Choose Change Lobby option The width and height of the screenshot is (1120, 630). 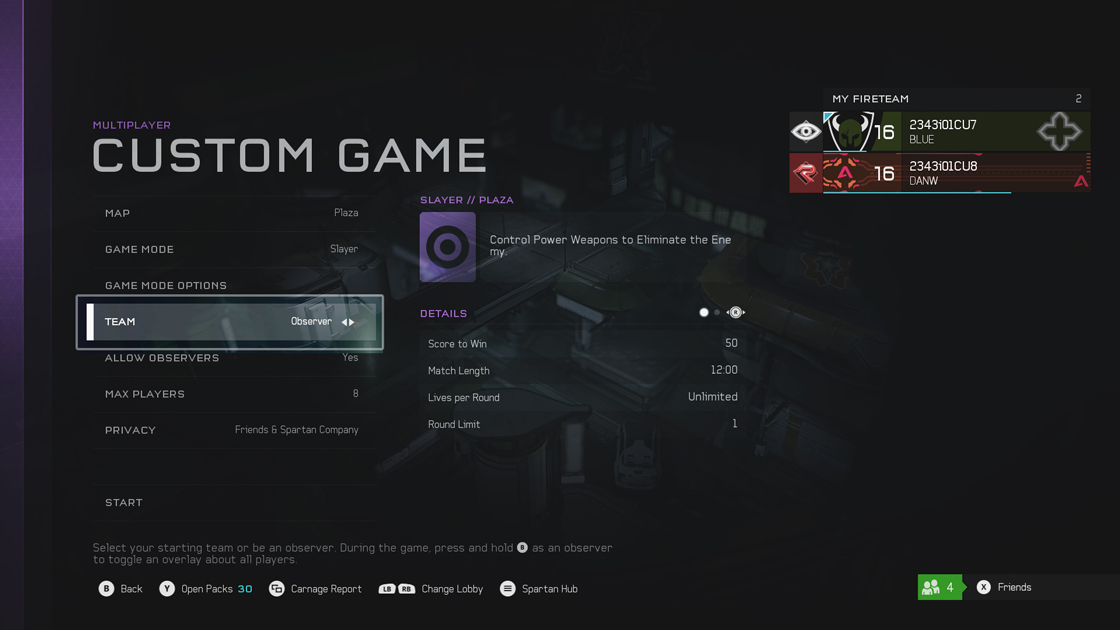(430, 589)
